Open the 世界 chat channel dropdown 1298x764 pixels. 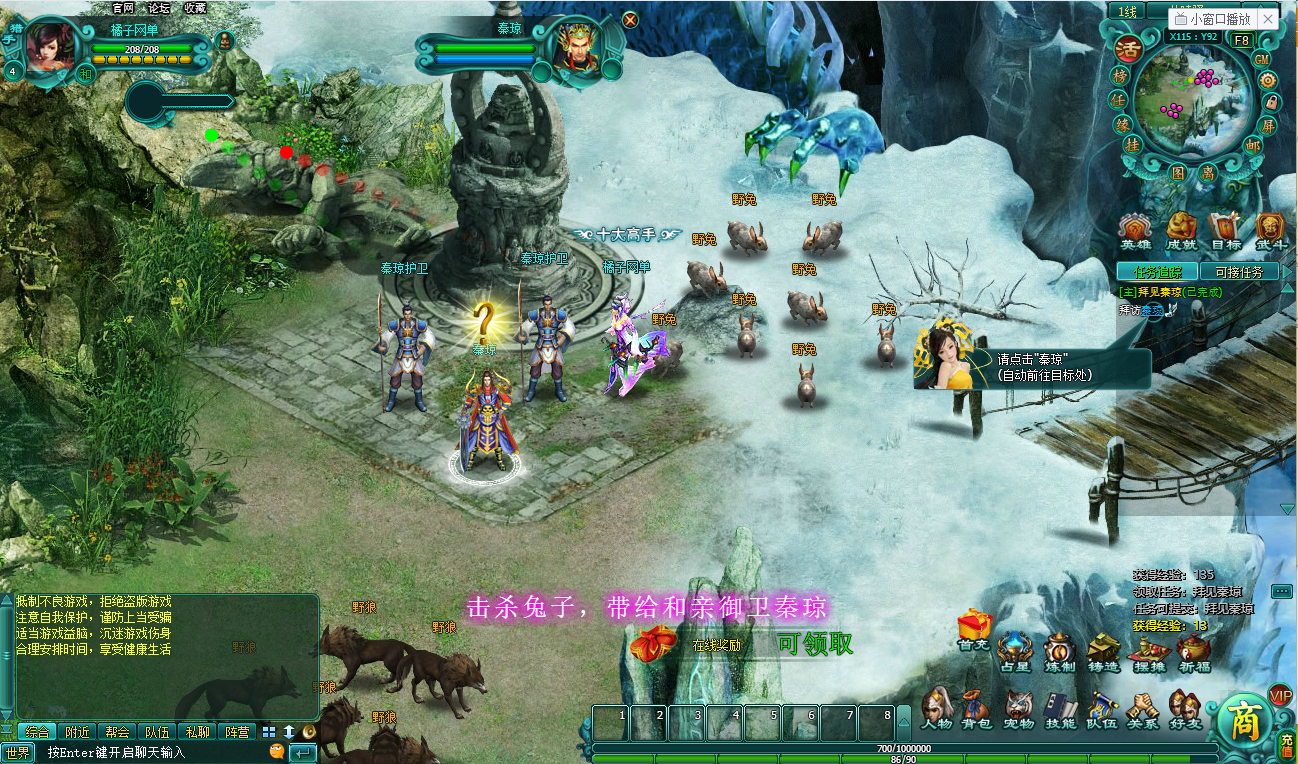point(17,752)
